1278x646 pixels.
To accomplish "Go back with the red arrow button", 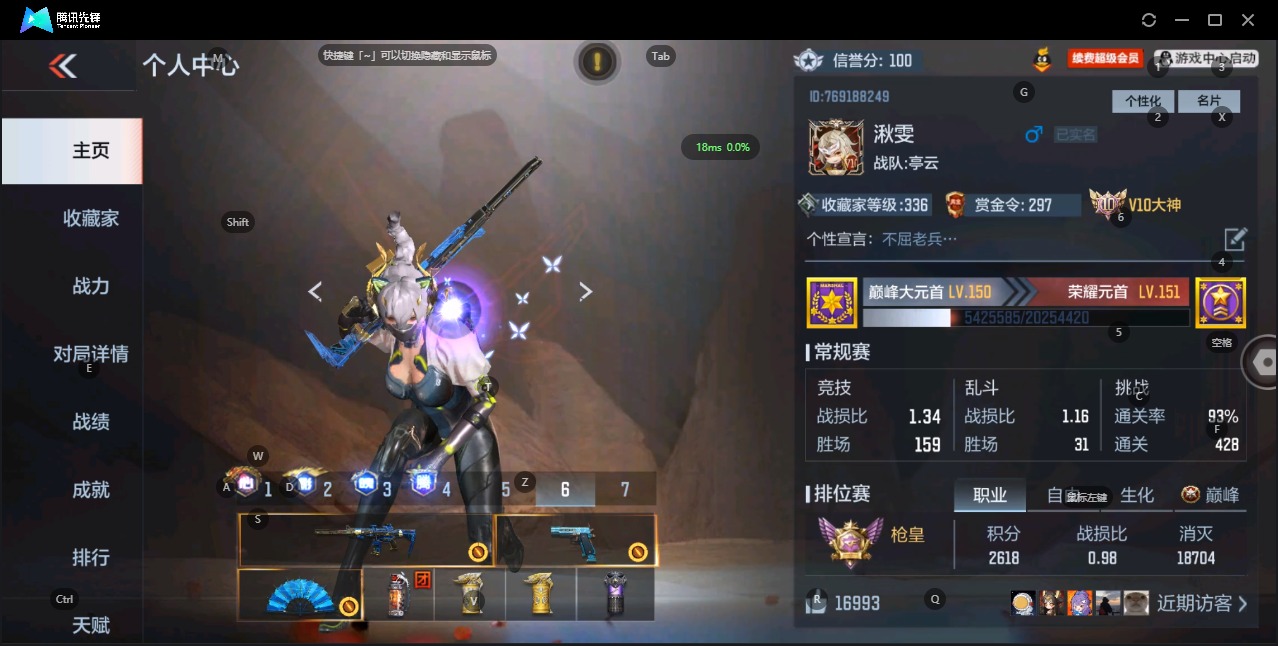I will [63, 66].
